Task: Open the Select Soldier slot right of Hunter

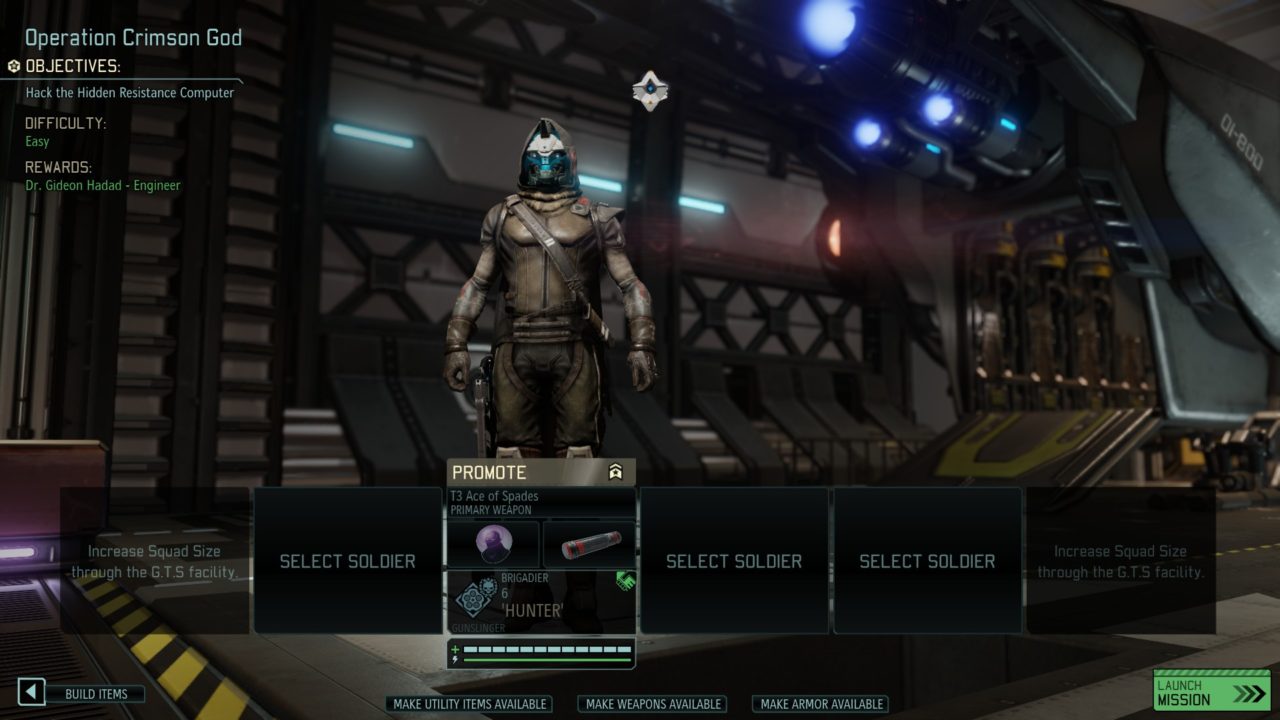Action: pos(736,561)
